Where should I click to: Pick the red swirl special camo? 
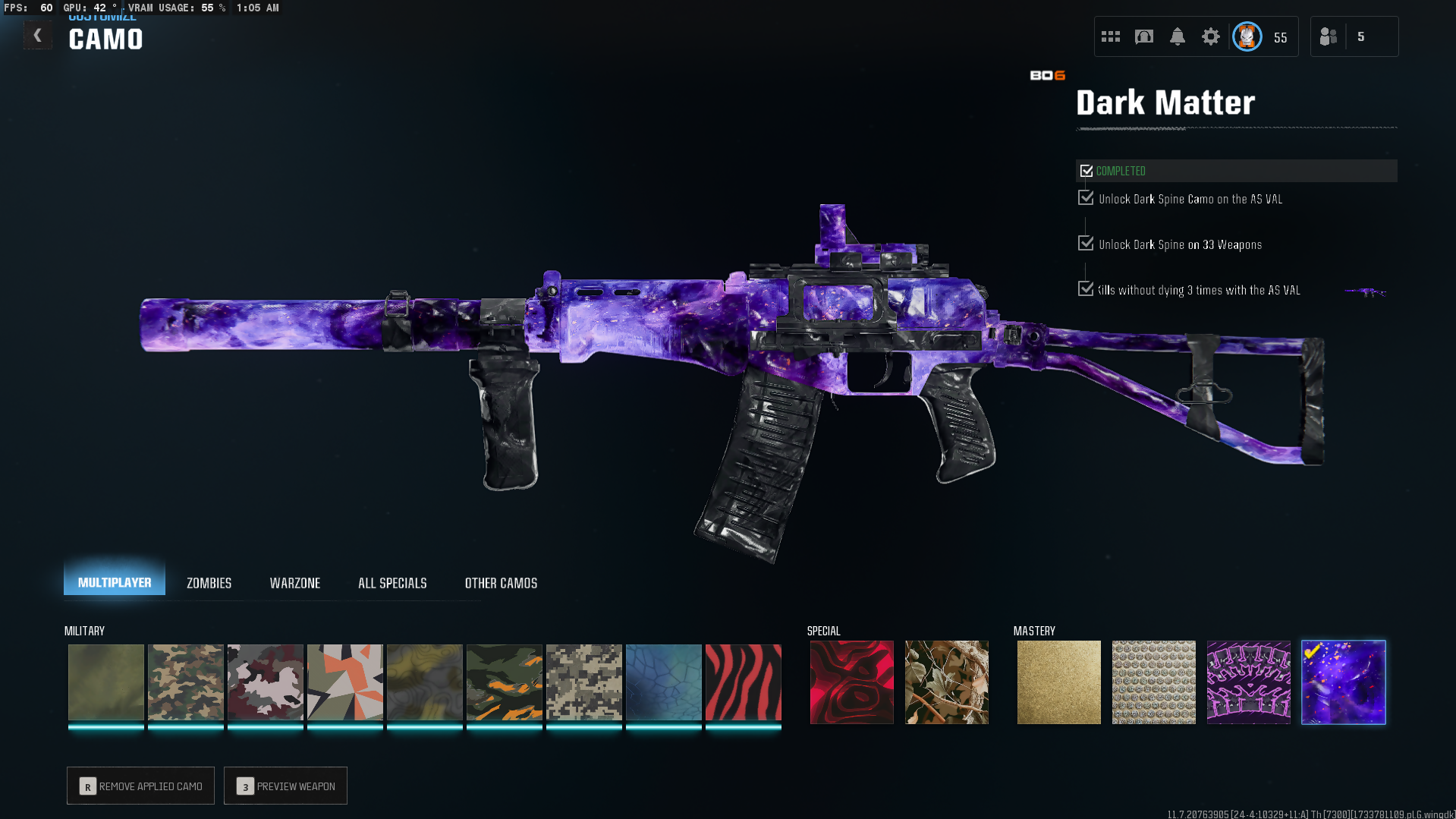click(x=851, y=682)
